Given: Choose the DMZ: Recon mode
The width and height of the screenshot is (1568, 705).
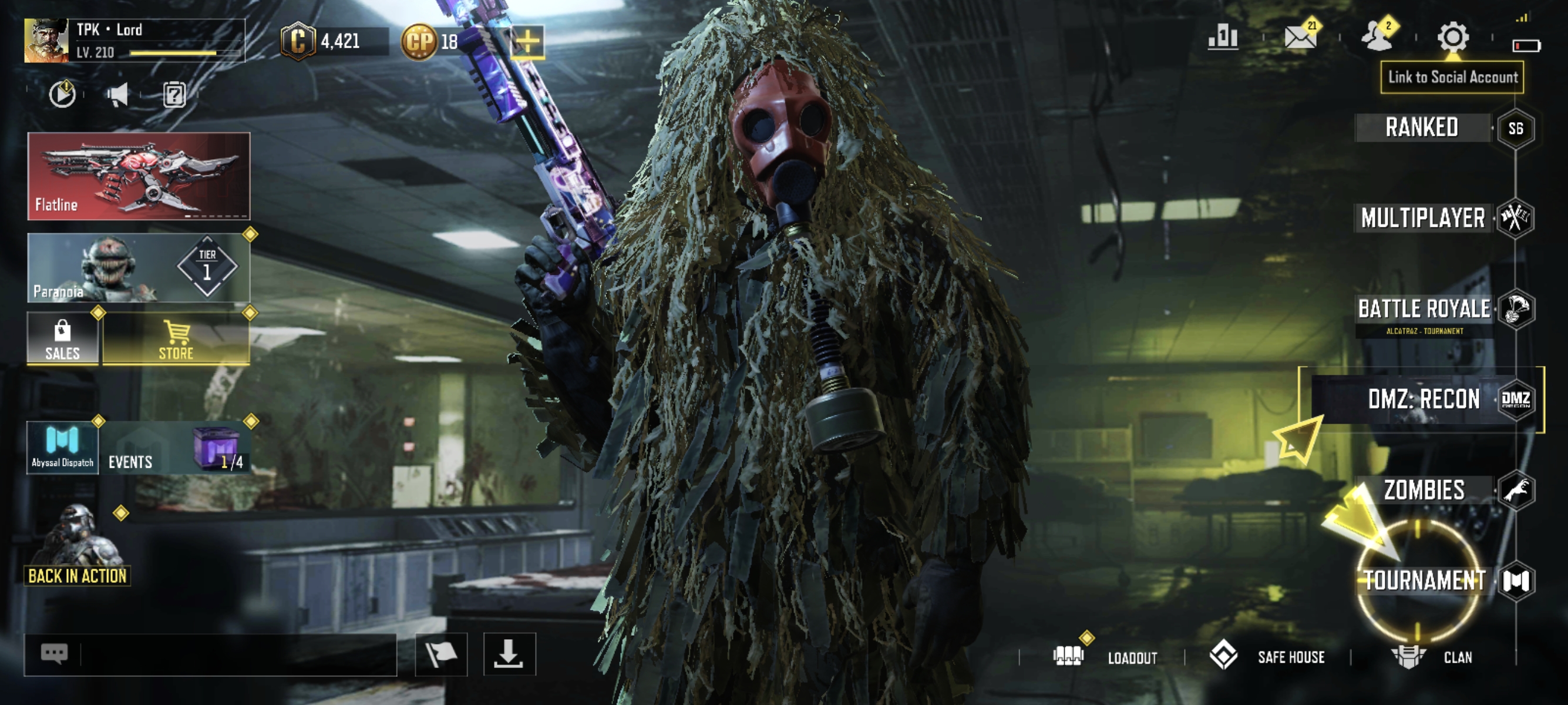Looking at the screenshot, I should tap(1423, 399).
